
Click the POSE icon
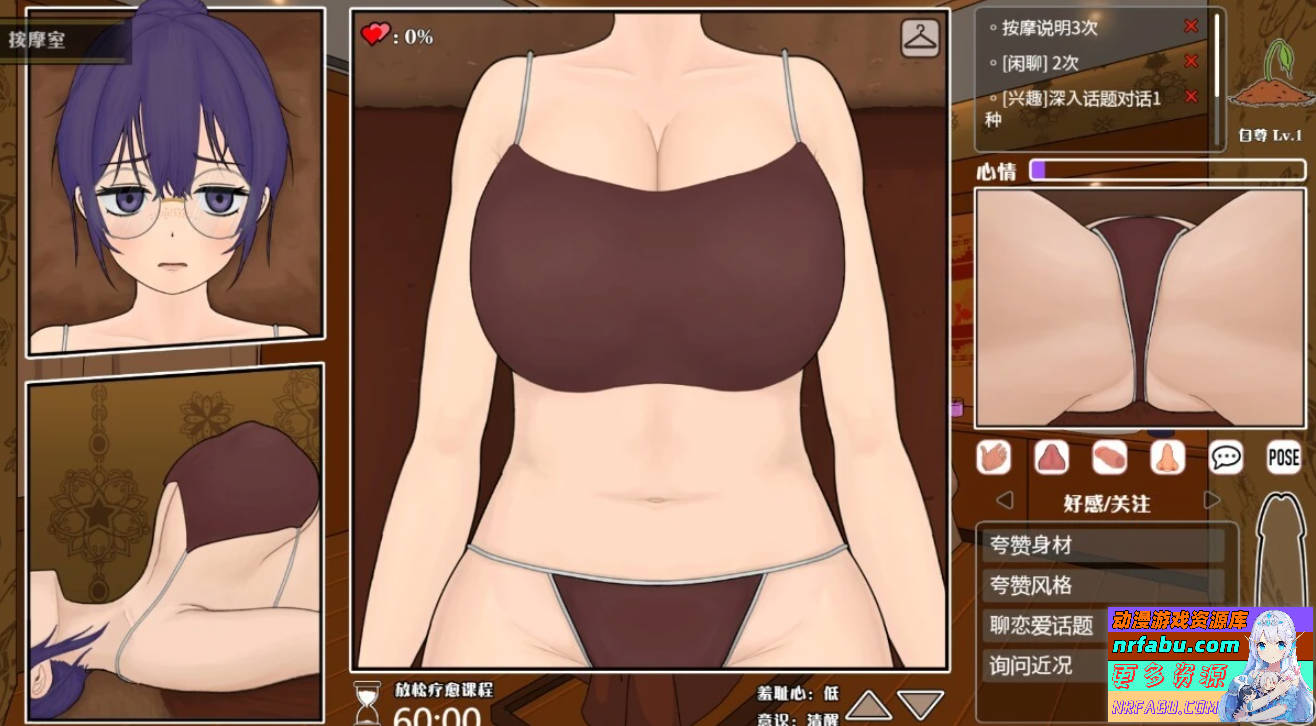(x=1283, y=458)
